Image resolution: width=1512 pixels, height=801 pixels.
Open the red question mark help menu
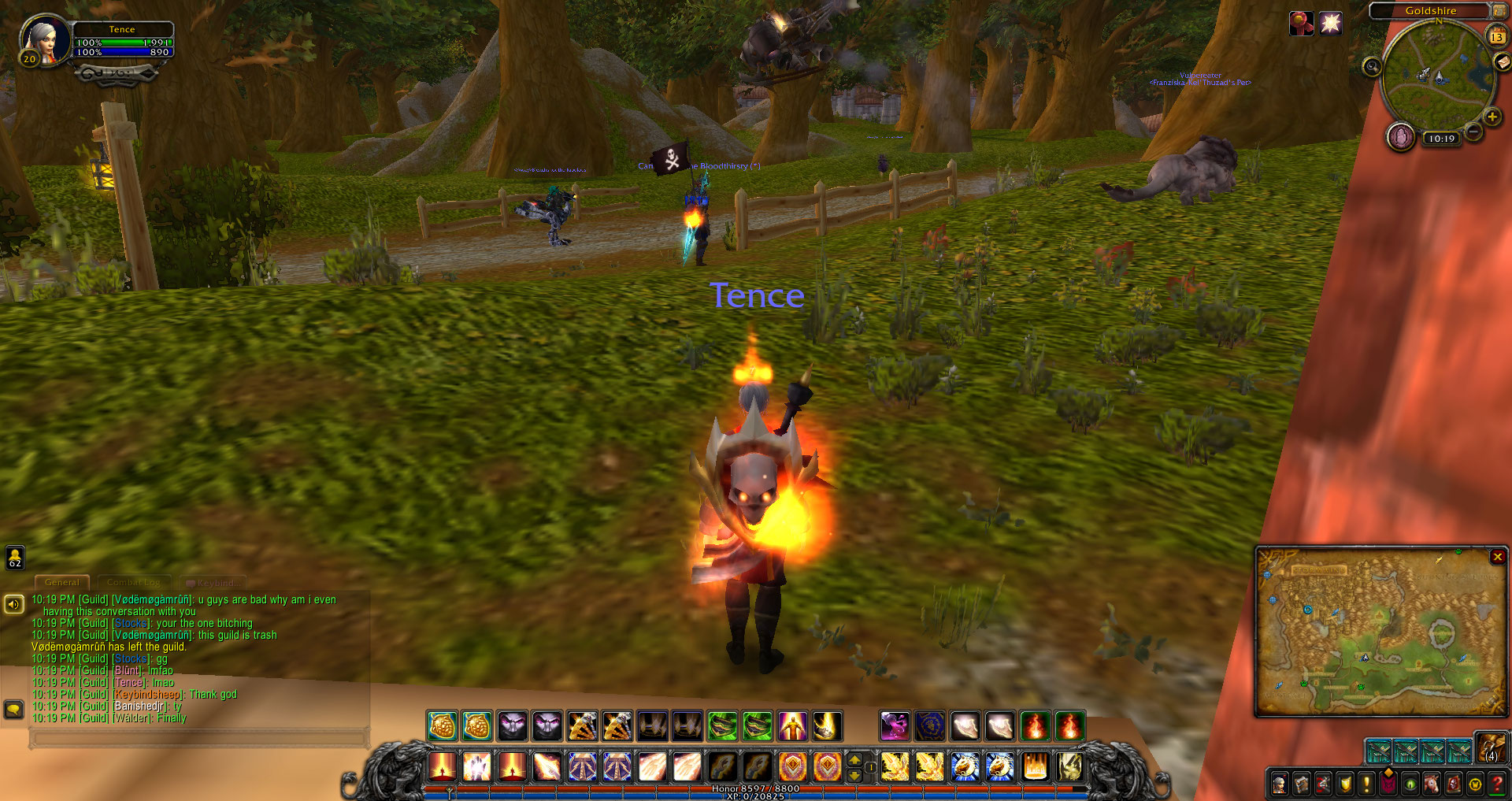pyautogui.click(x=1497, y=784)
